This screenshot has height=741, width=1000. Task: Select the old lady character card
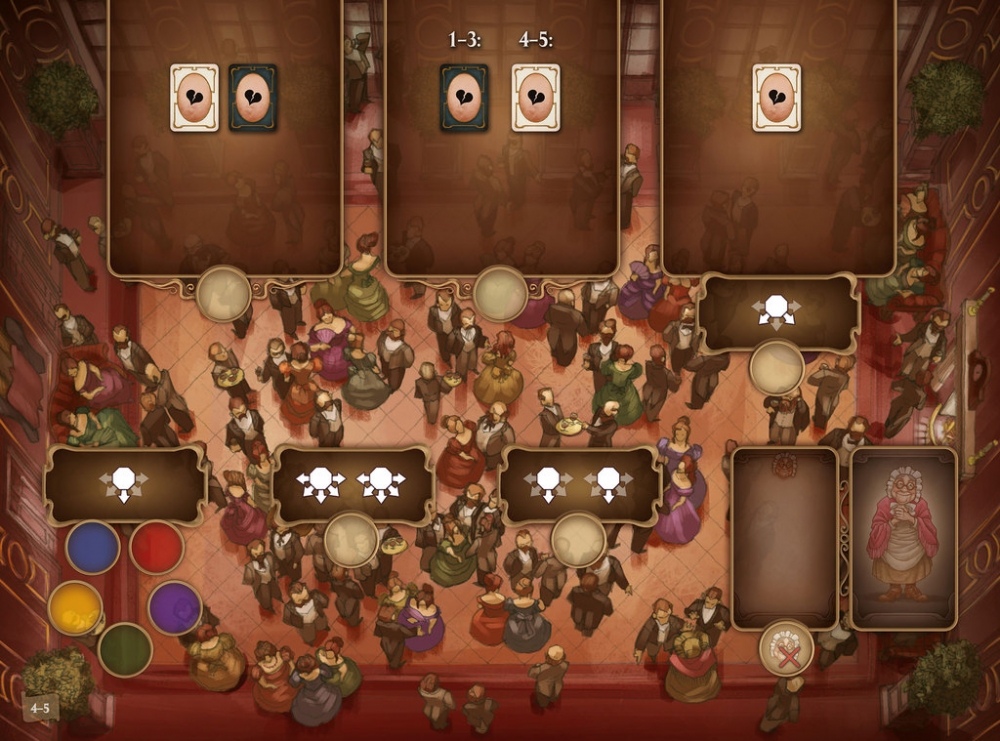[903, 538]
